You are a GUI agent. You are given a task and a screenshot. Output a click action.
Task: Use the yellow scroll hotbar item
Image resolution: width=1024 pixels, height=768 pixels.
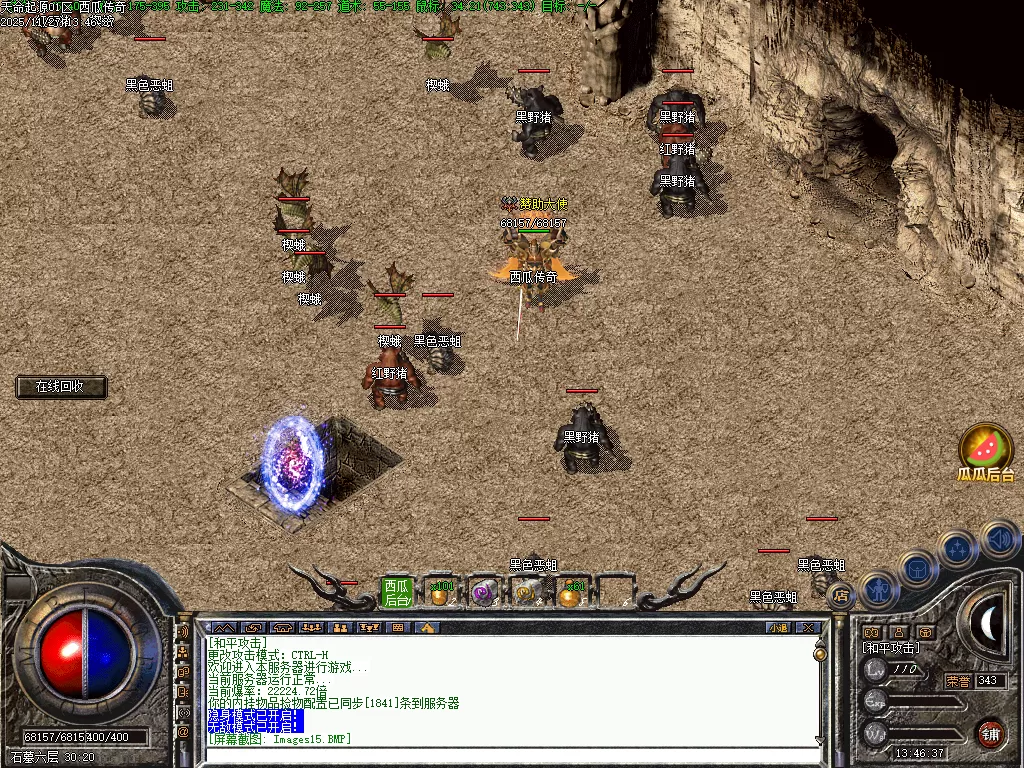527,593
